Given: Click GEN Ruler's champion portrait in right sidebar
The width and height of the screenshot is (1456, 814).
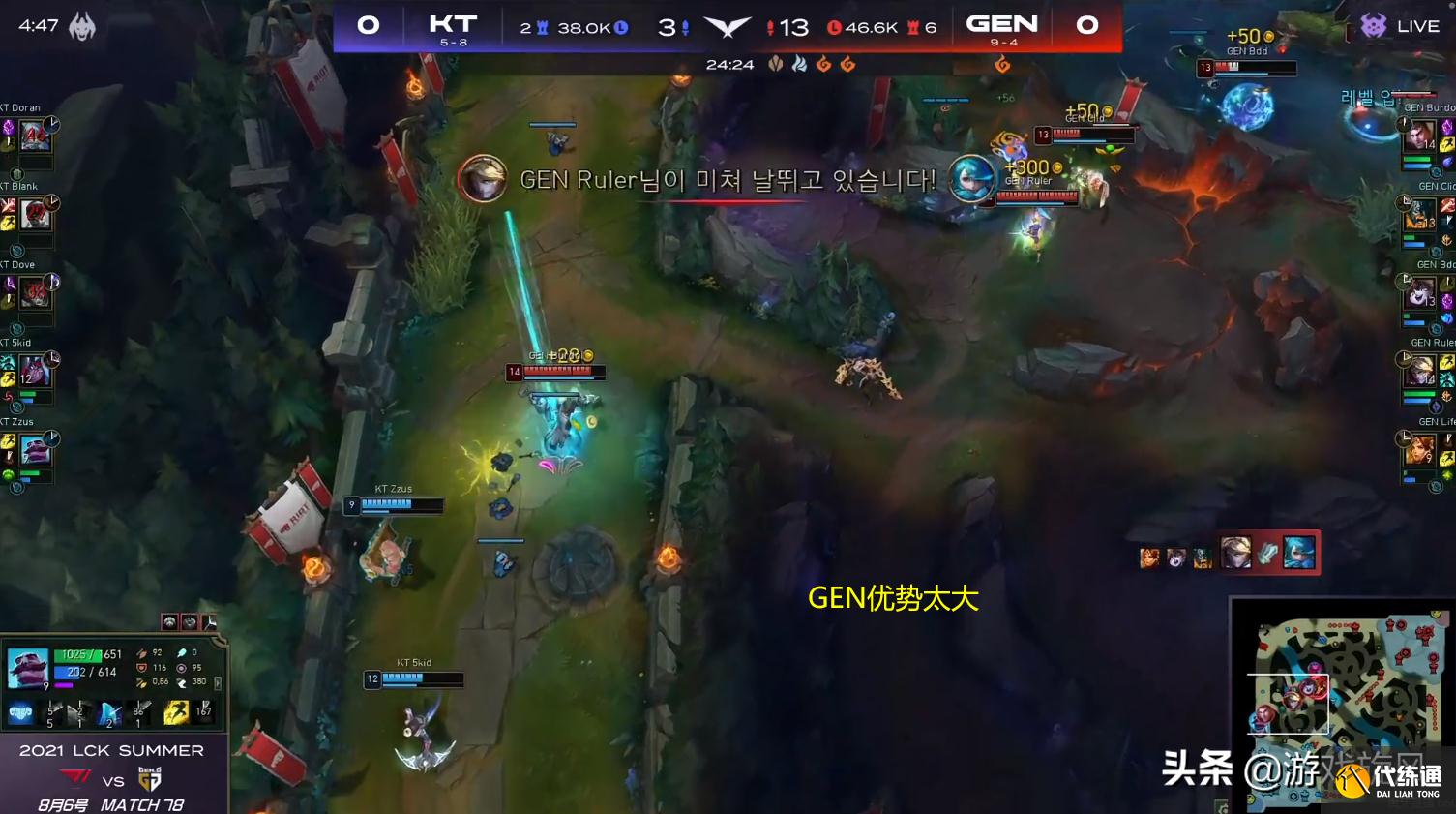Looking at the screenshot, I should pyautogui.click(x=1420, y=372).
